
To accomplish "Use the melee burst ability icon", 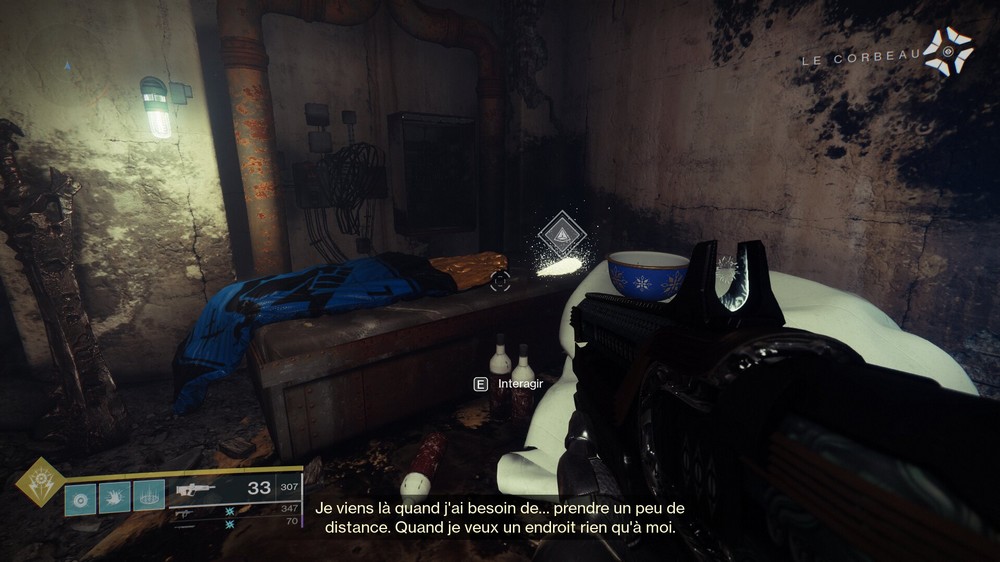I will [114, 496].
